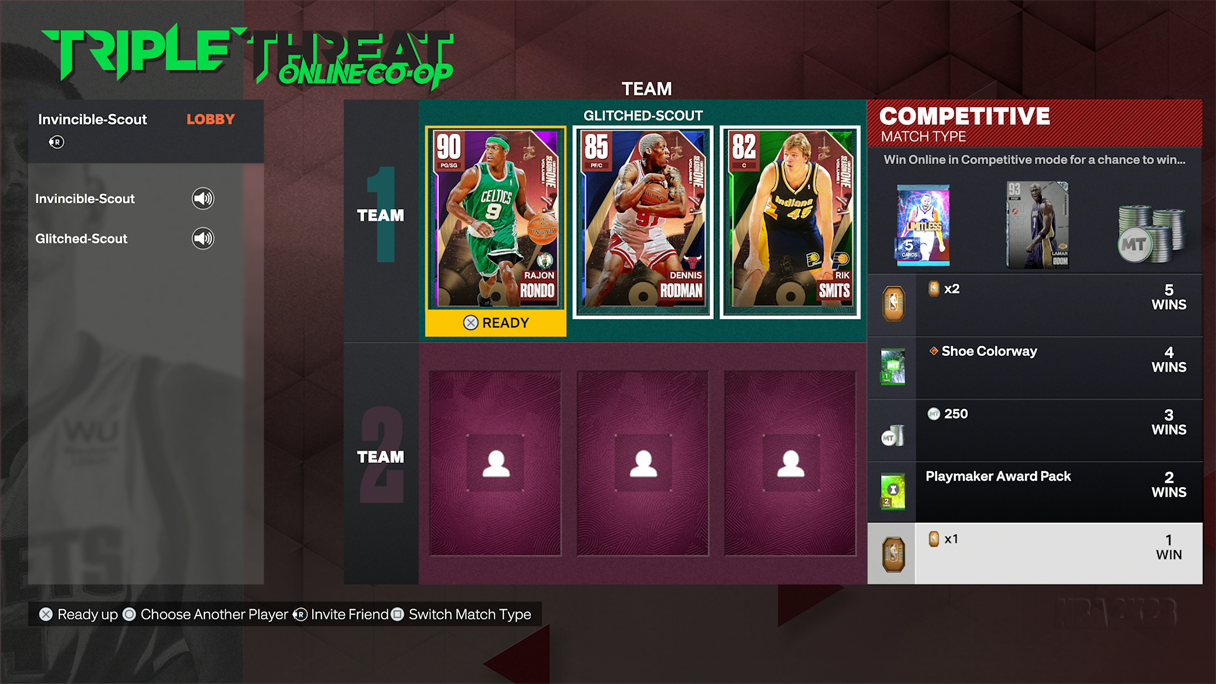
Task: Pick the Rik Smits card
Action: 790,222
